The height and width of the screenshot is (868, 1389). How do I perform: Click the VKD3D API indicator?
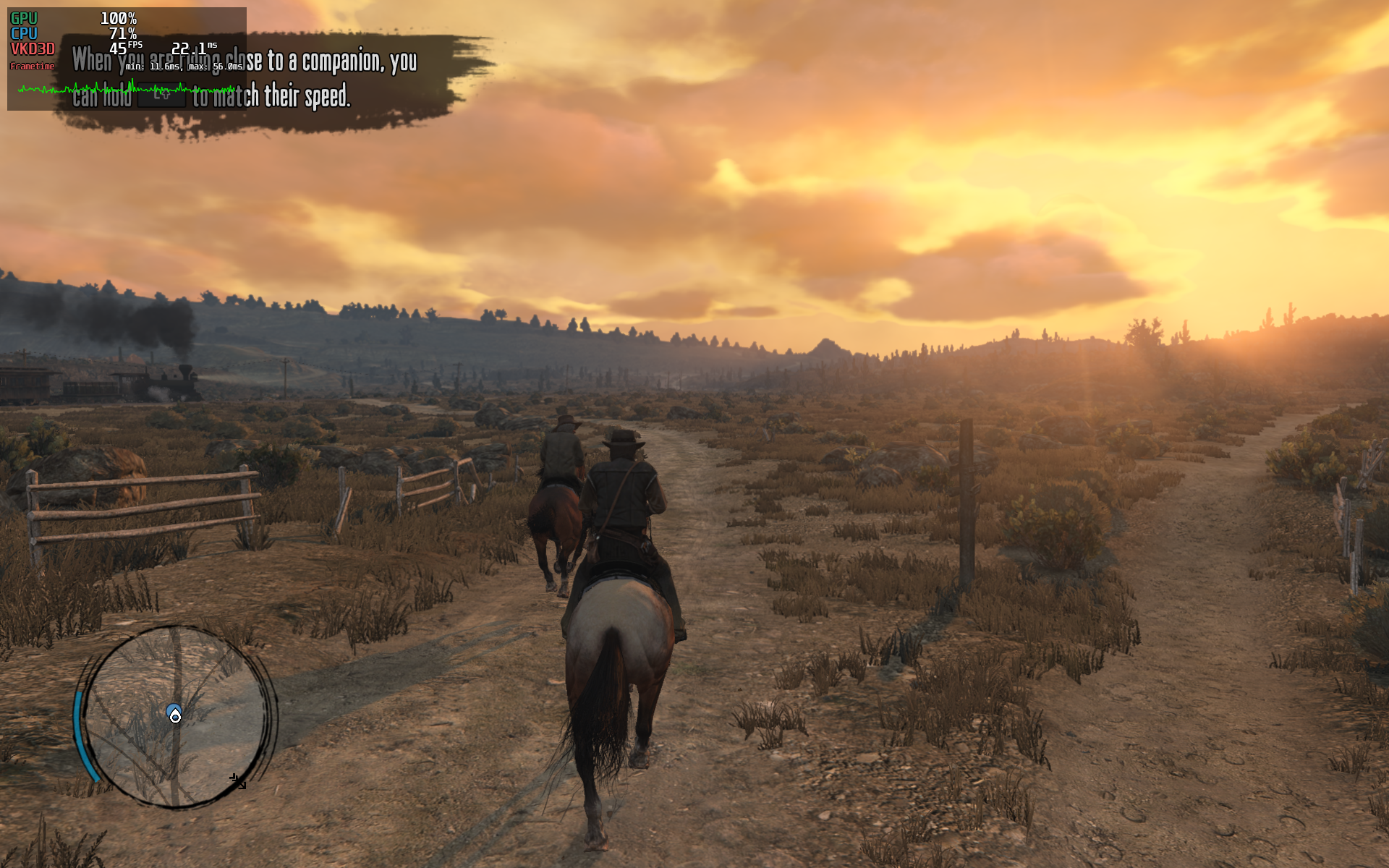point(32,49)
